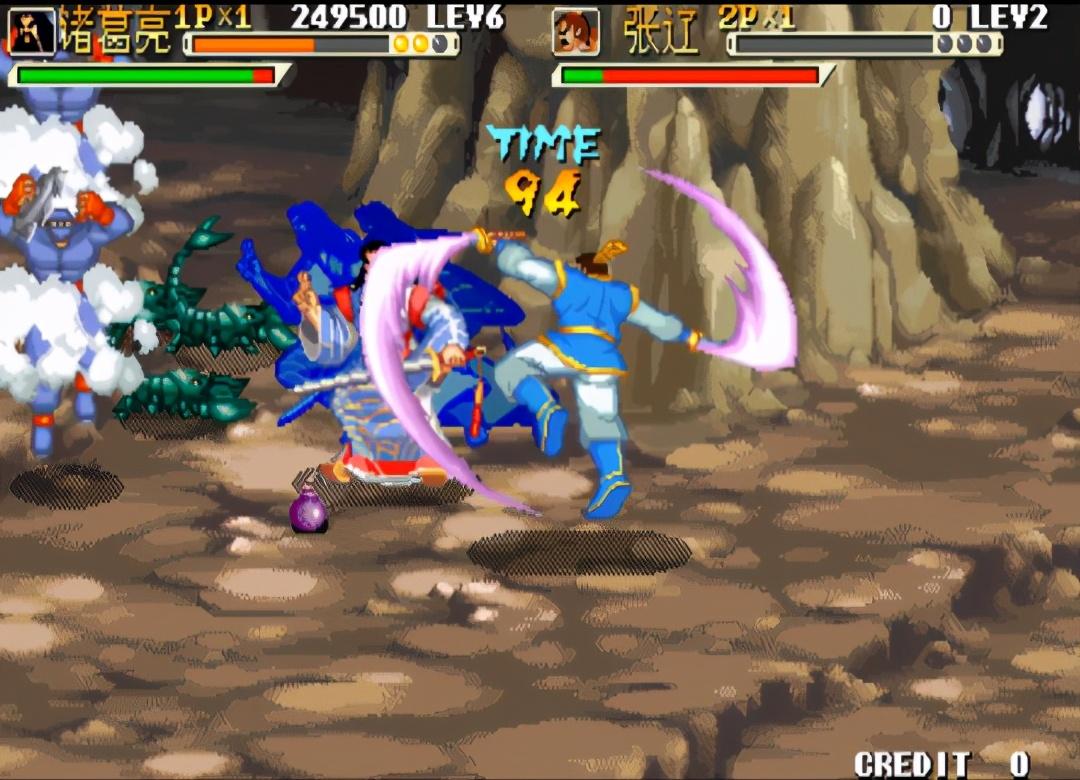Screen dimensions: 1080x780
Task: Select the Zhang Liao player two portrait
Action: click(x=576, y=32)
